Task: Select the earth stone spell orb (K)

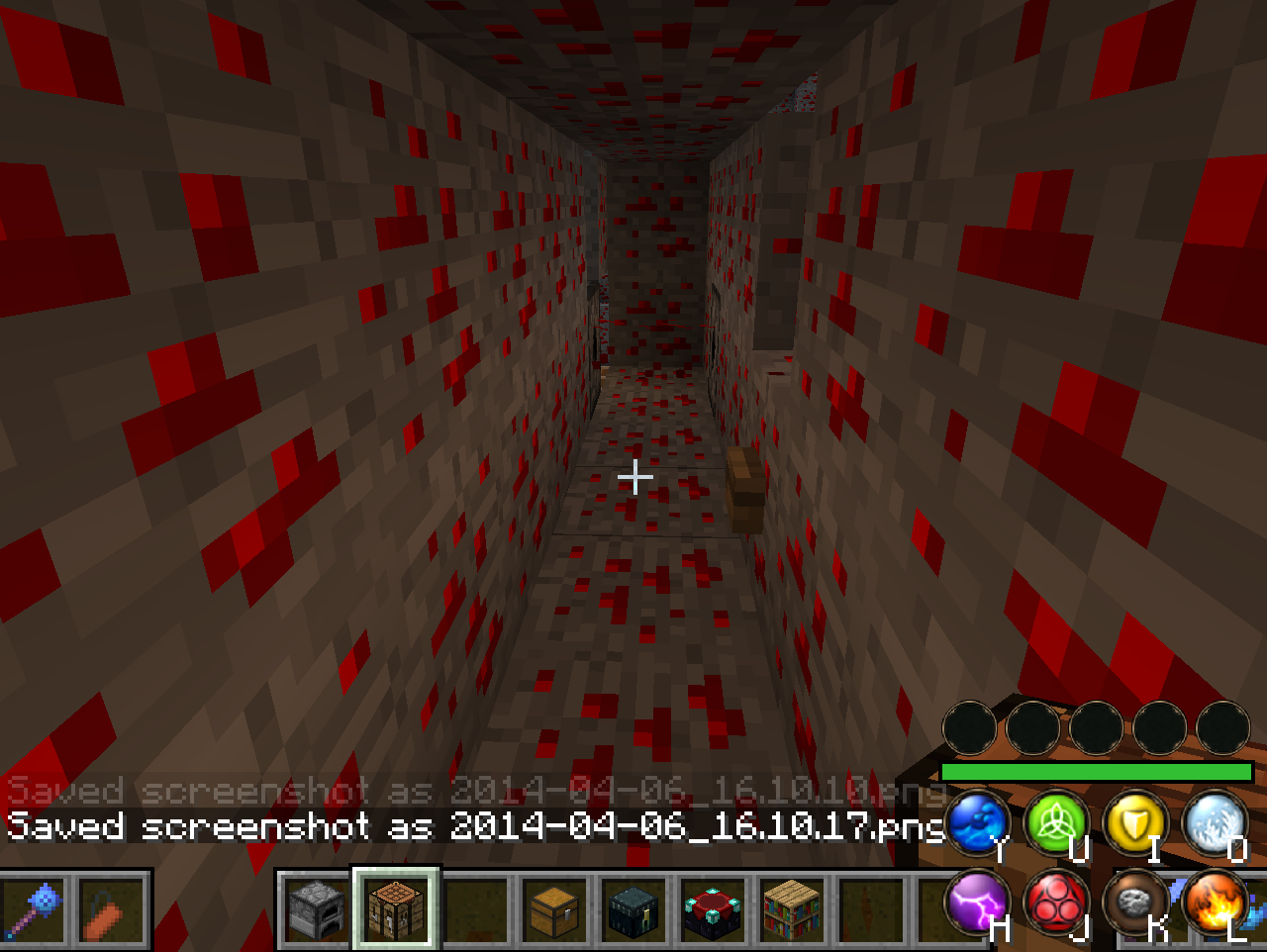Action: click(x=1135, y=904)
